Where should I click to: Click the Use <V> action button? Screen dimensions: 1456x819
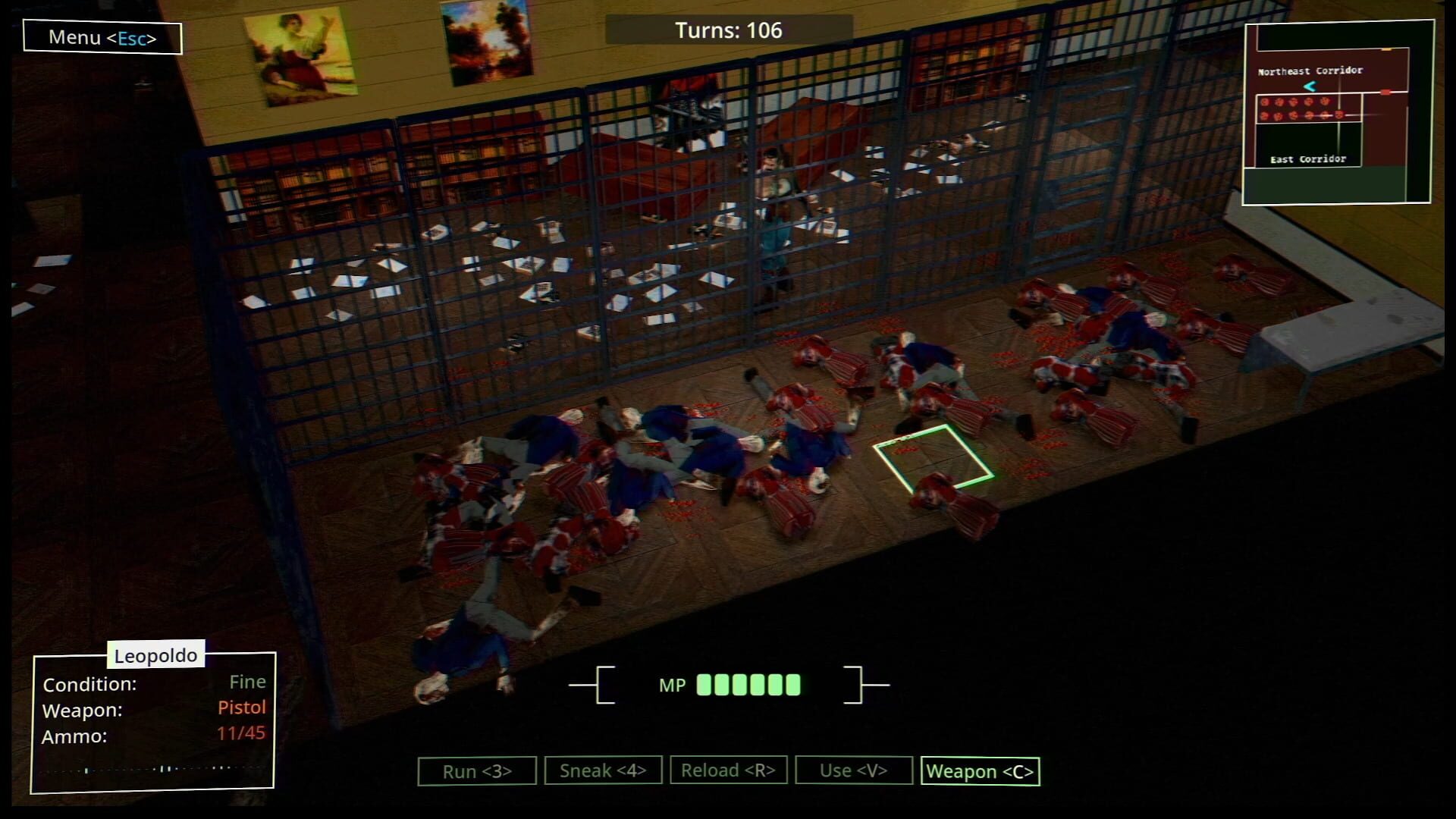click(855, 770)
